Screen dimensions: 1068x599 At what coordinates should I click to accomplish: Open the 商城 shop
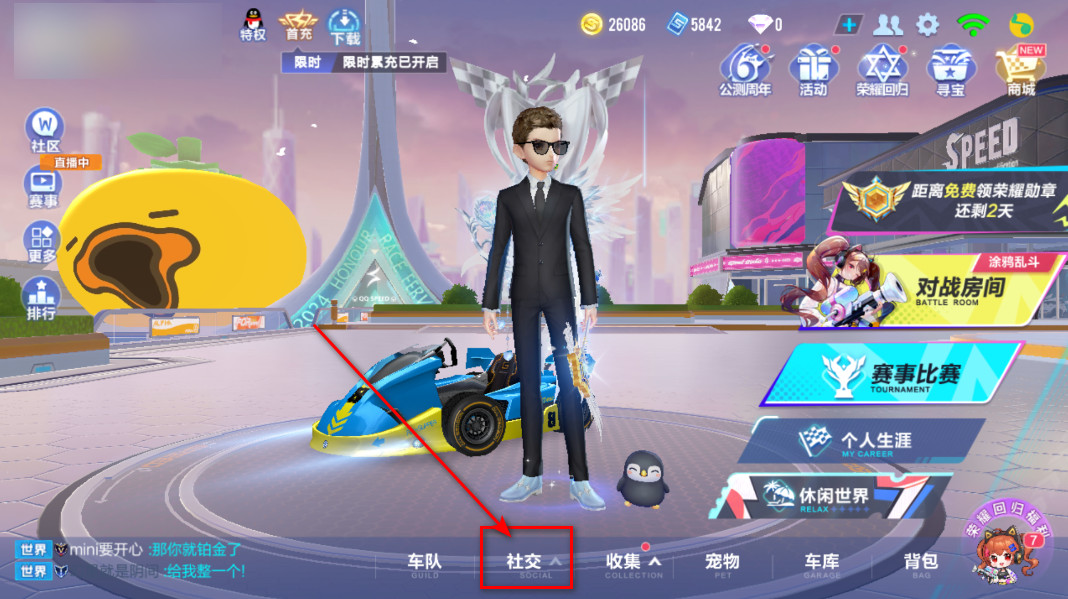pyautogui.click(x=1020, y=70)
